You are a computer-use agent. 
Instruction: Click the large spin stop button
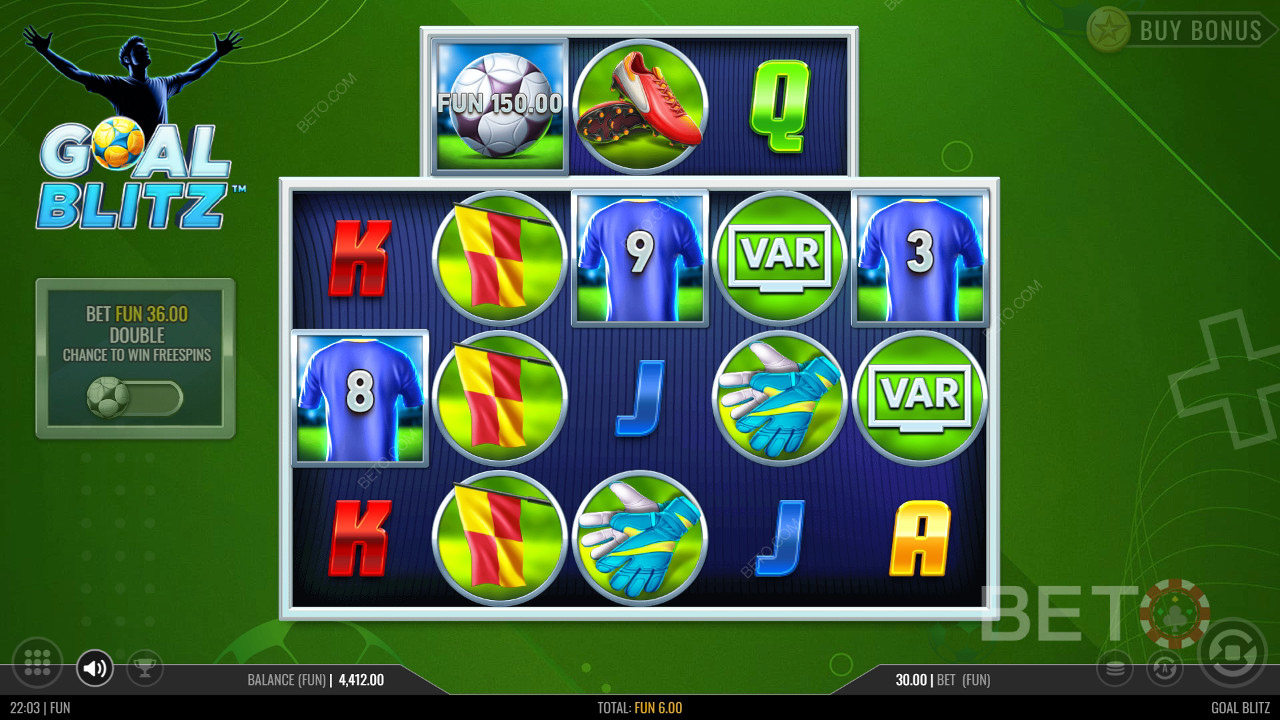1232,653
